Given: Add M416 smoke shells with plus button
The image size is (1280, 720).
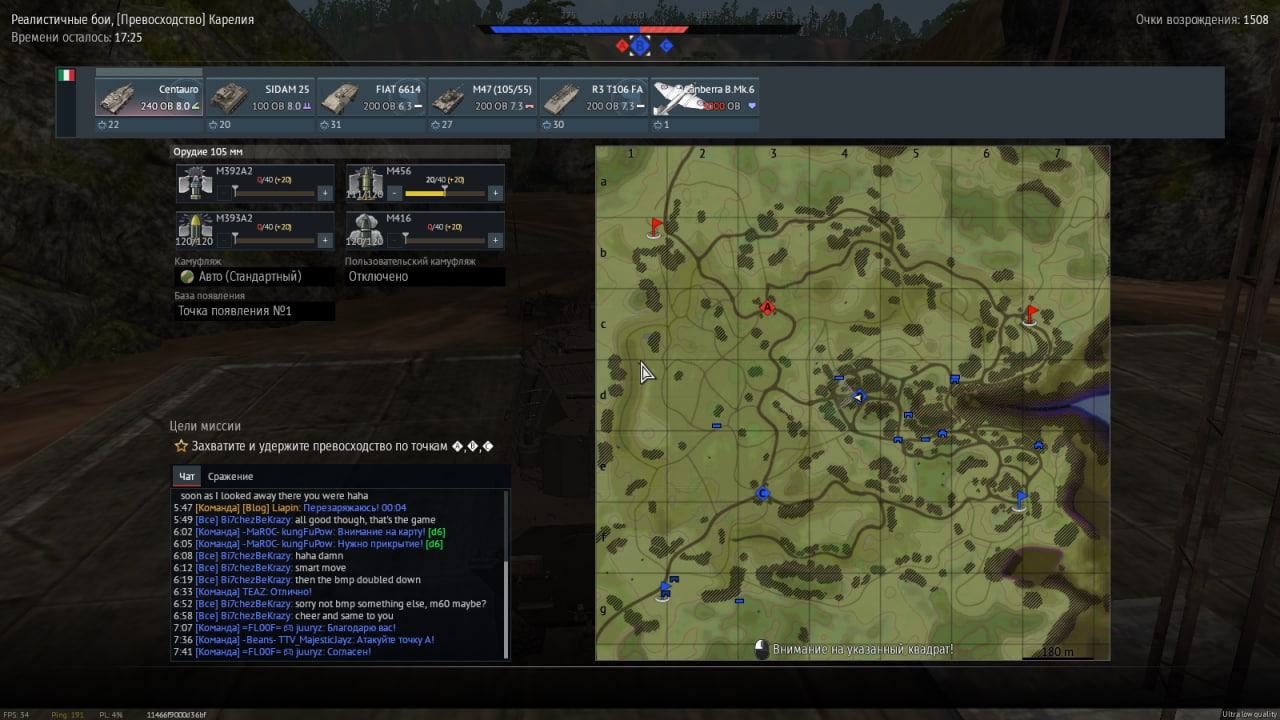Looking at the screenshot, I should (x=494, y=240).
